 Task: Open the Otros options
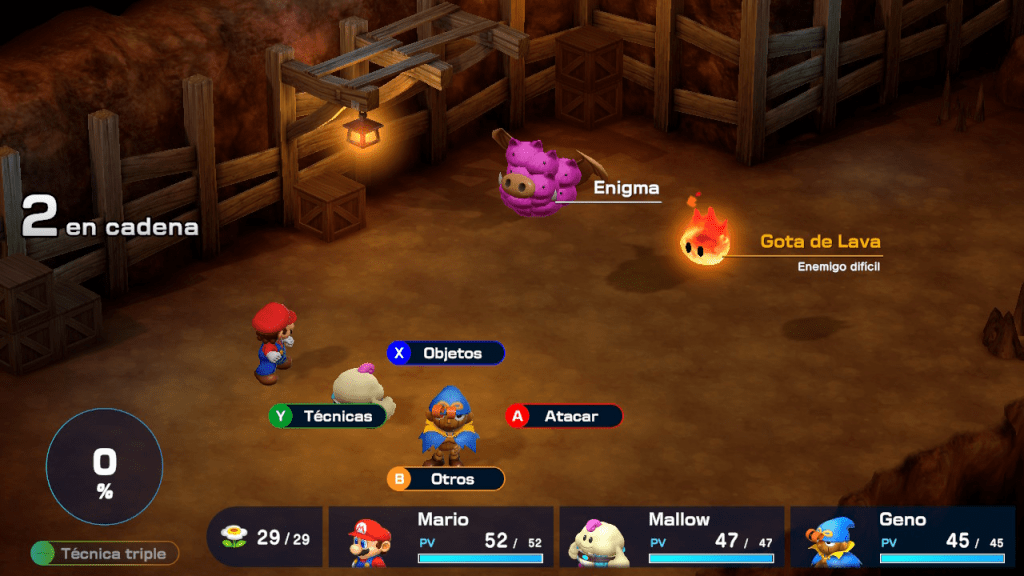(x=446, y=479)
